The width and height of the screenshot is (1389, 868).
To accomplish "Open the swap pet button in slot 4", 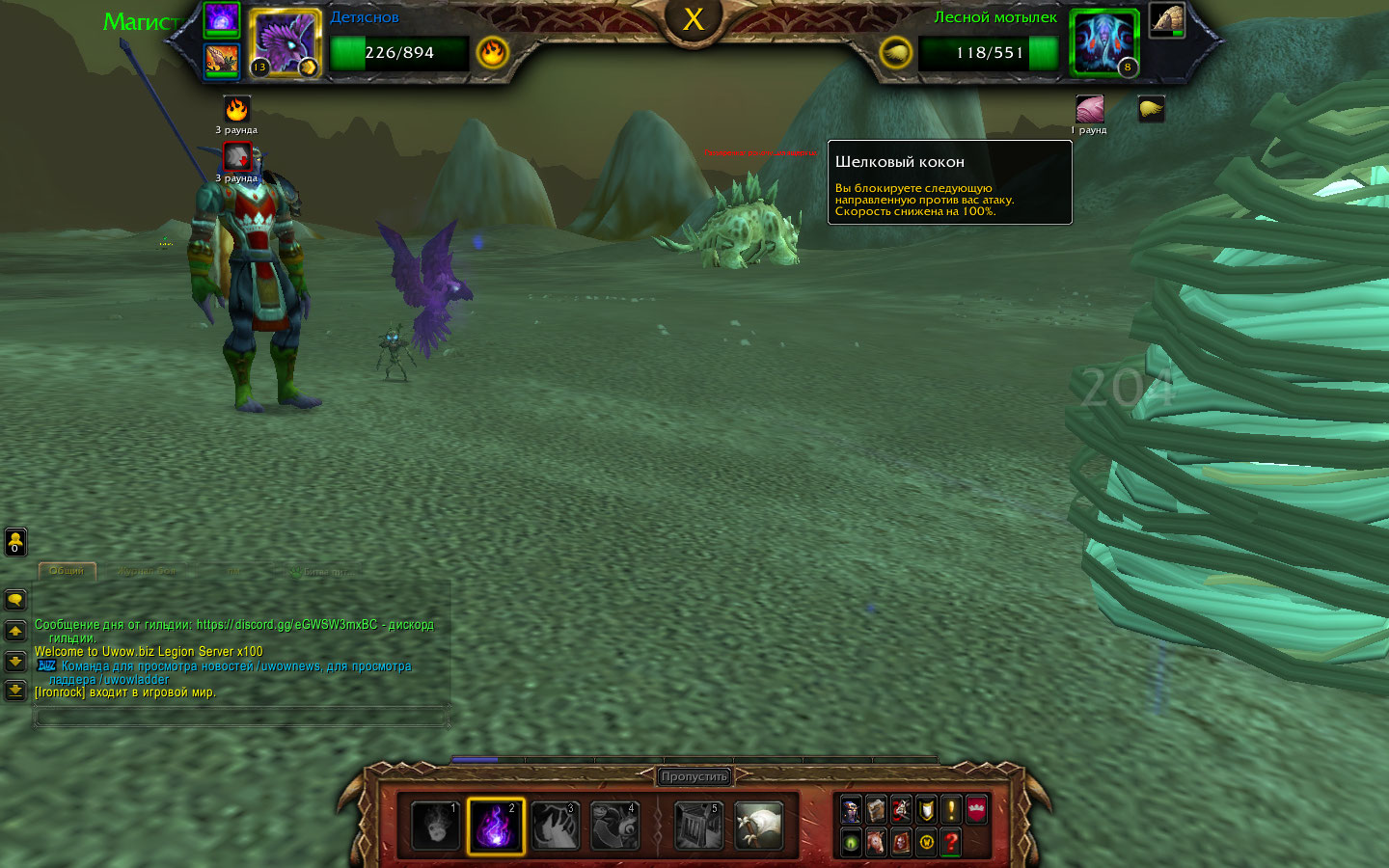I will point(615,827).
